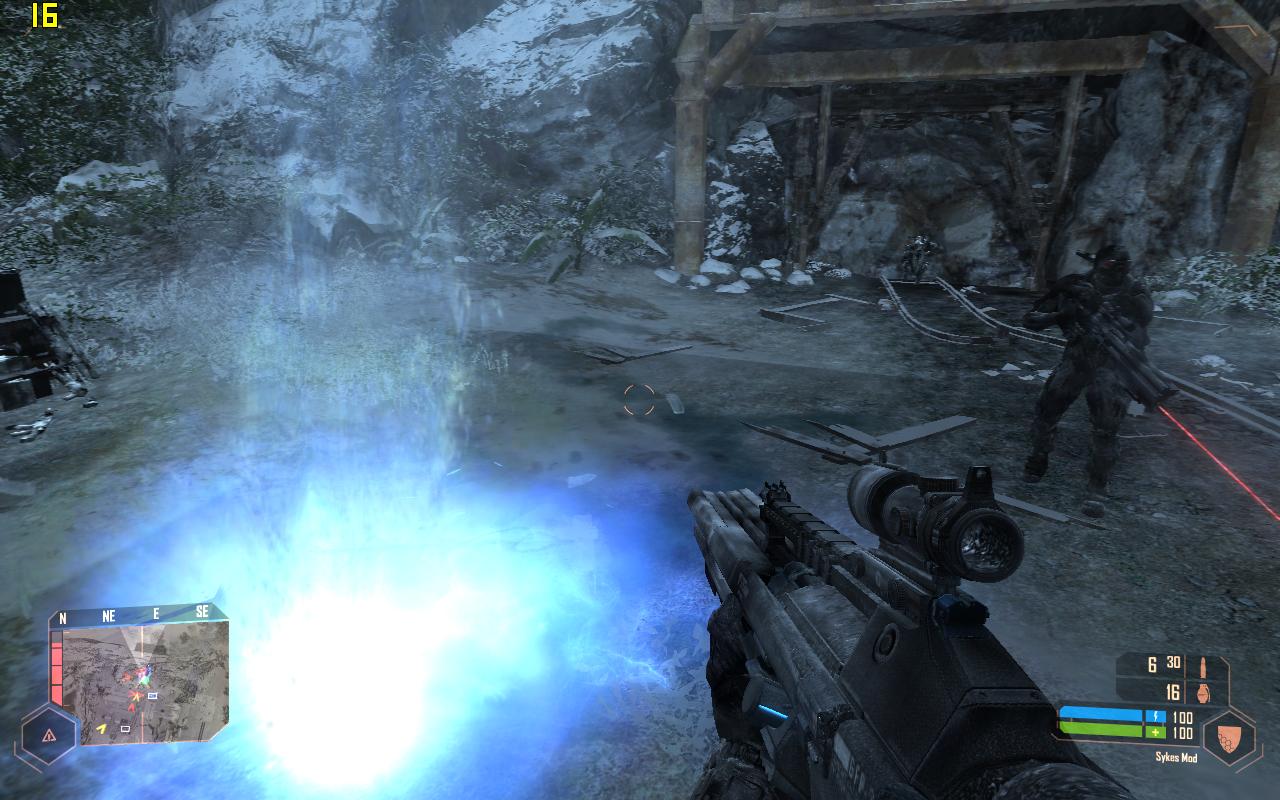The height and width of the screenshot is (800, 1280).
Task: Click the green health cross icon
Action: pyautogui.click(x=1155, y=732)
